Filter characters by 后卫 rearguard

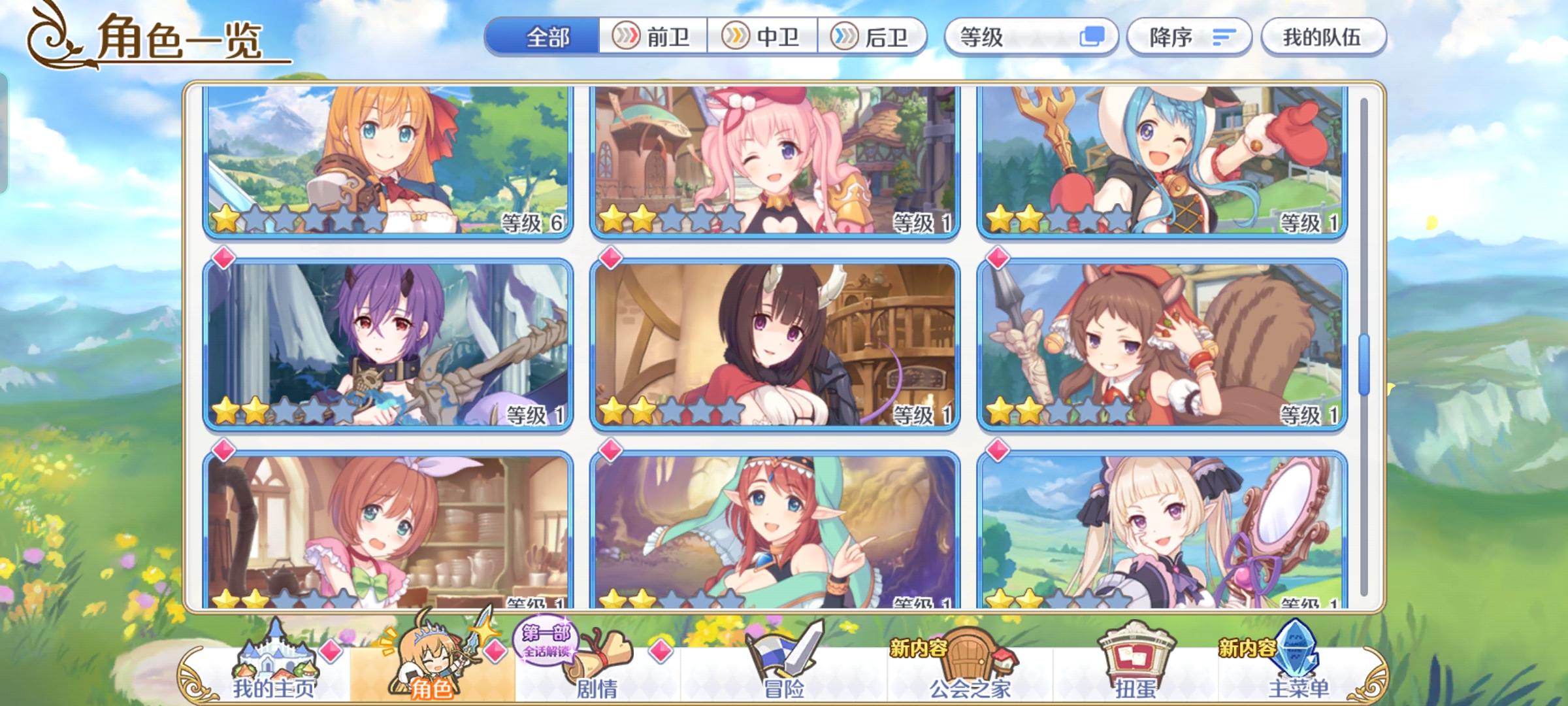(x=872, y=37)
